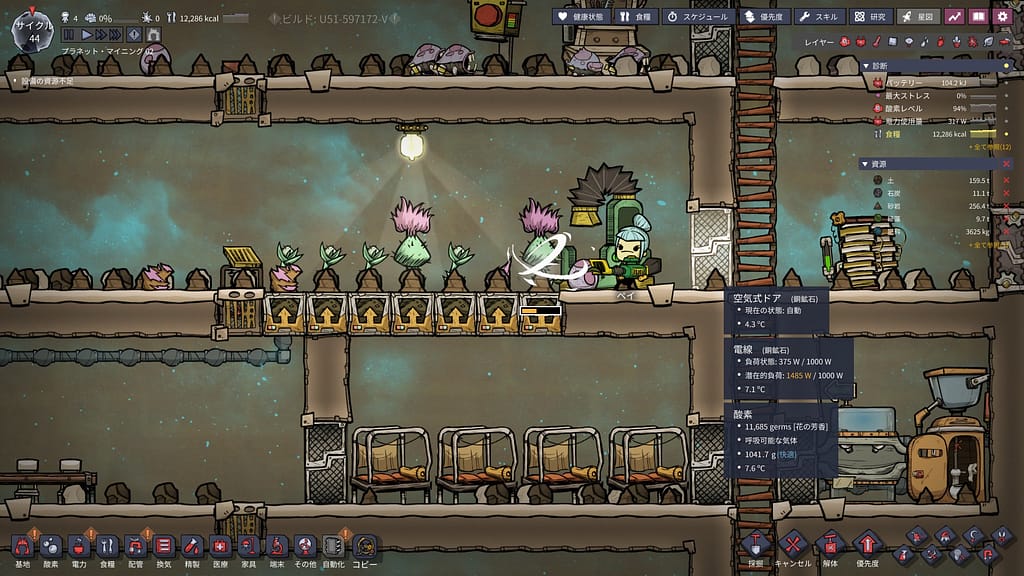Activate the 採掘 dig tool

pos(755,547)
